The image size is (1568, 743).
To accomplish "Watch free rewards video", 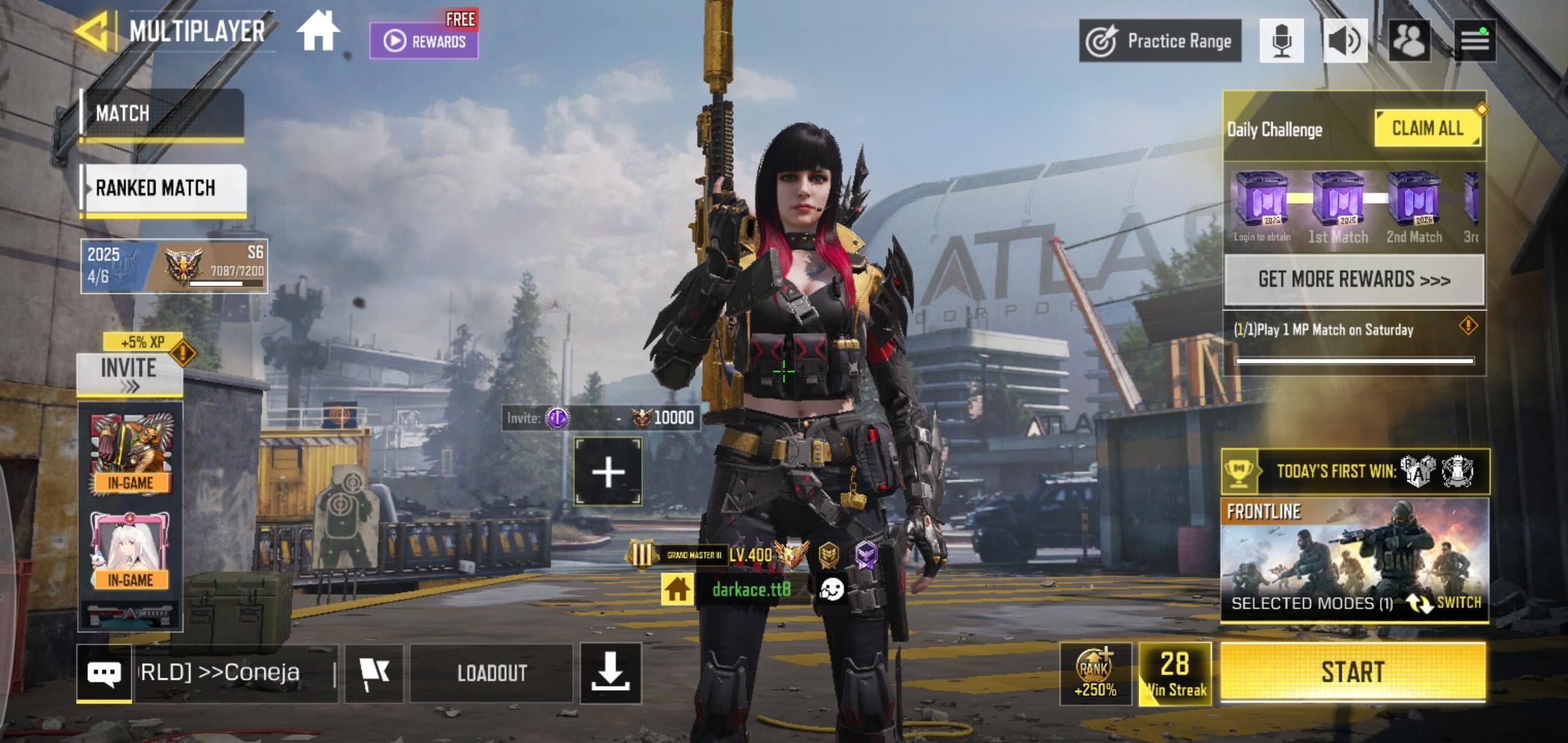I will pos(424,41).
